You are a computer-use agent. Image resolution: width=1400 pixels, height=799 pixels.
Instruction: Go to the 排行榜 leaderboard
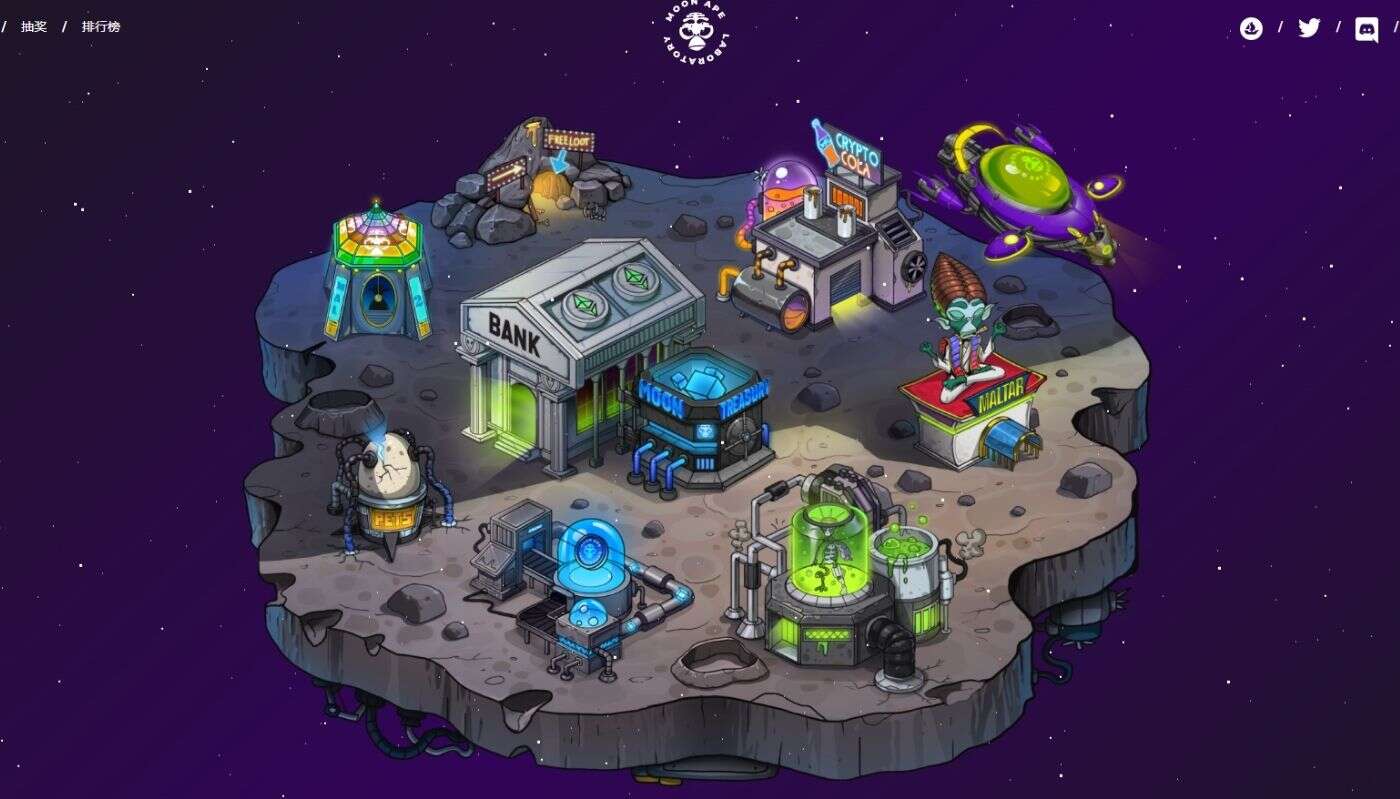click(x=101, y=27)
